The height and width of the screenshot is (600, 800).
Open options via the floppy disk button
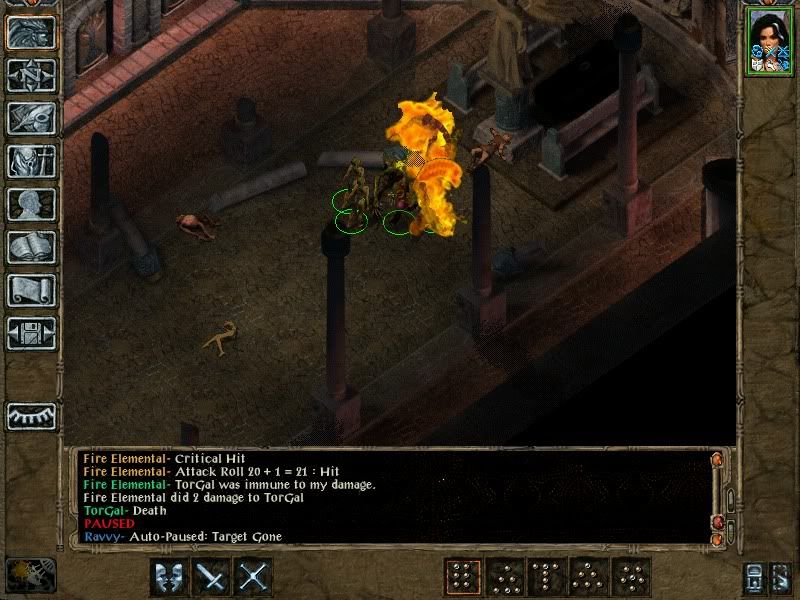click(x=31, y=332)
